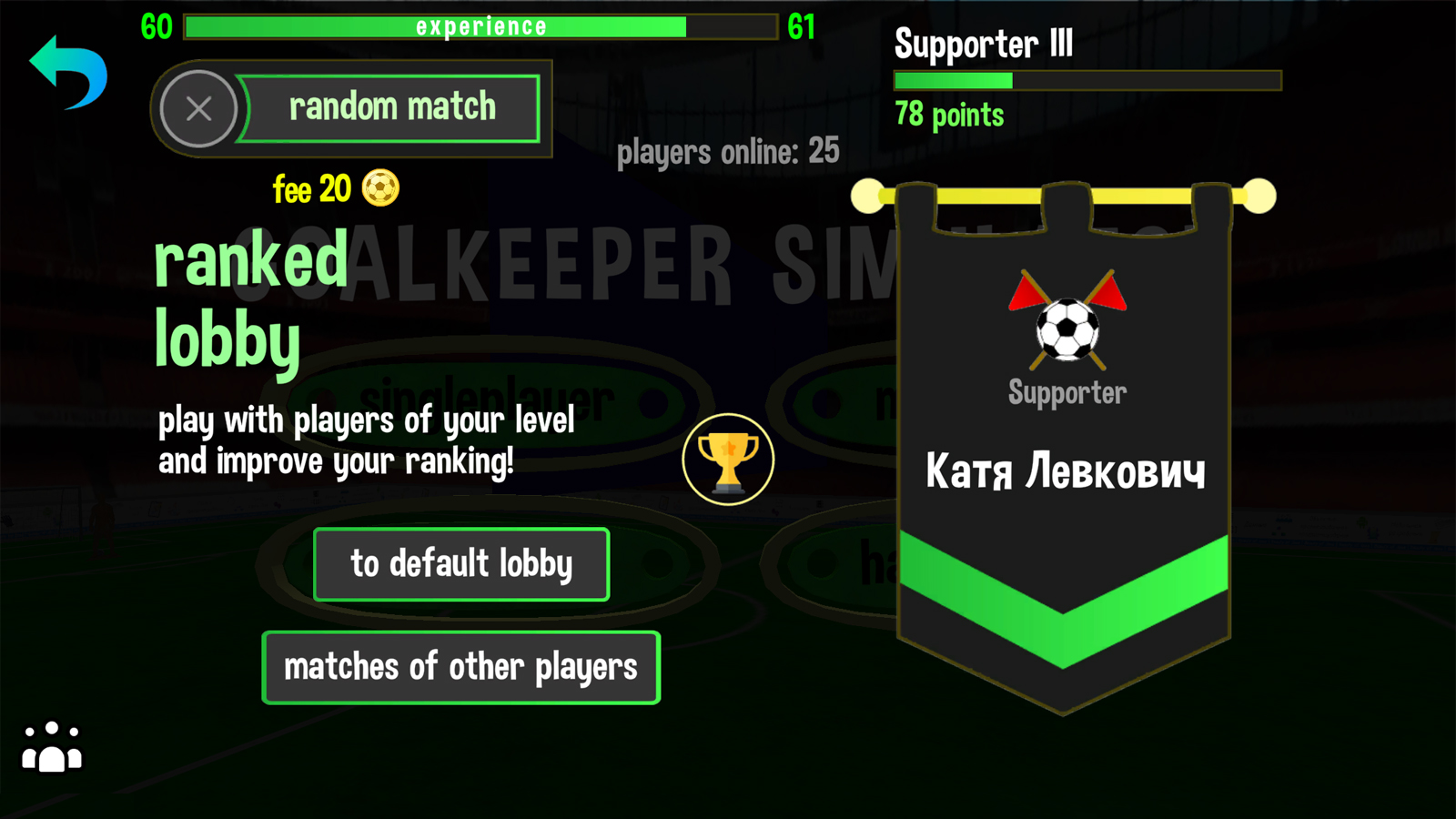Open the trophy rankings icon
This screenshot has width=1456, height=819.
click(x=729, y=459)
